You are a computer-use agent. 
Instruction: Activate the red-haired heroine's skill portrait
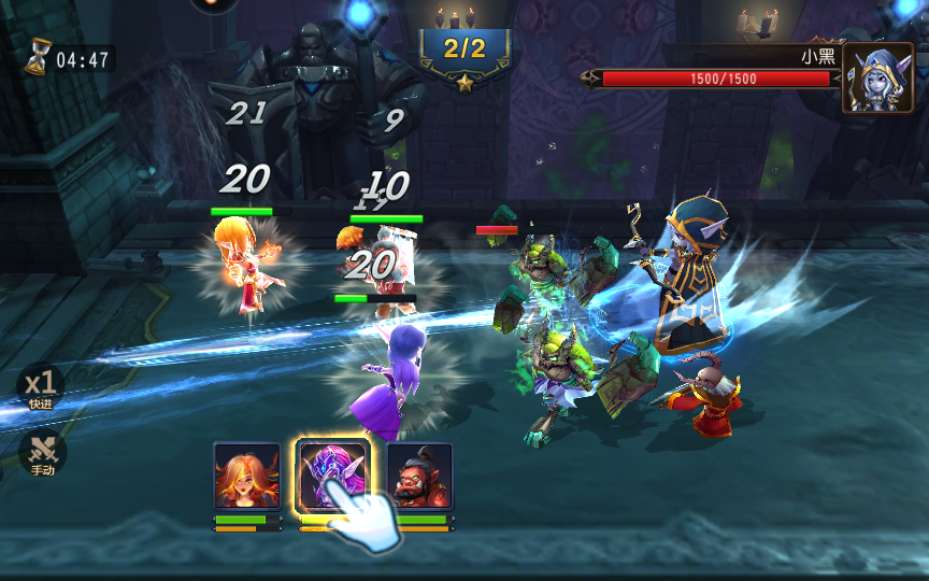point(247,476)
